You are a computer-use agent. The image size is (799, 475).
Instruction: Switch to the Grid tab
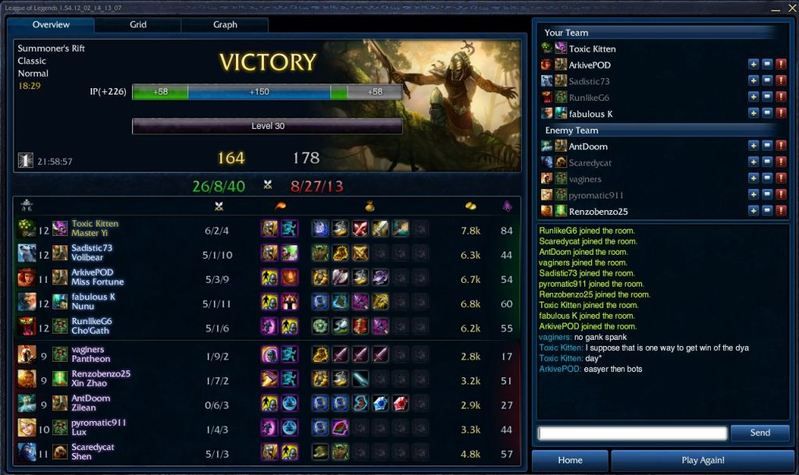pos(138,24)
